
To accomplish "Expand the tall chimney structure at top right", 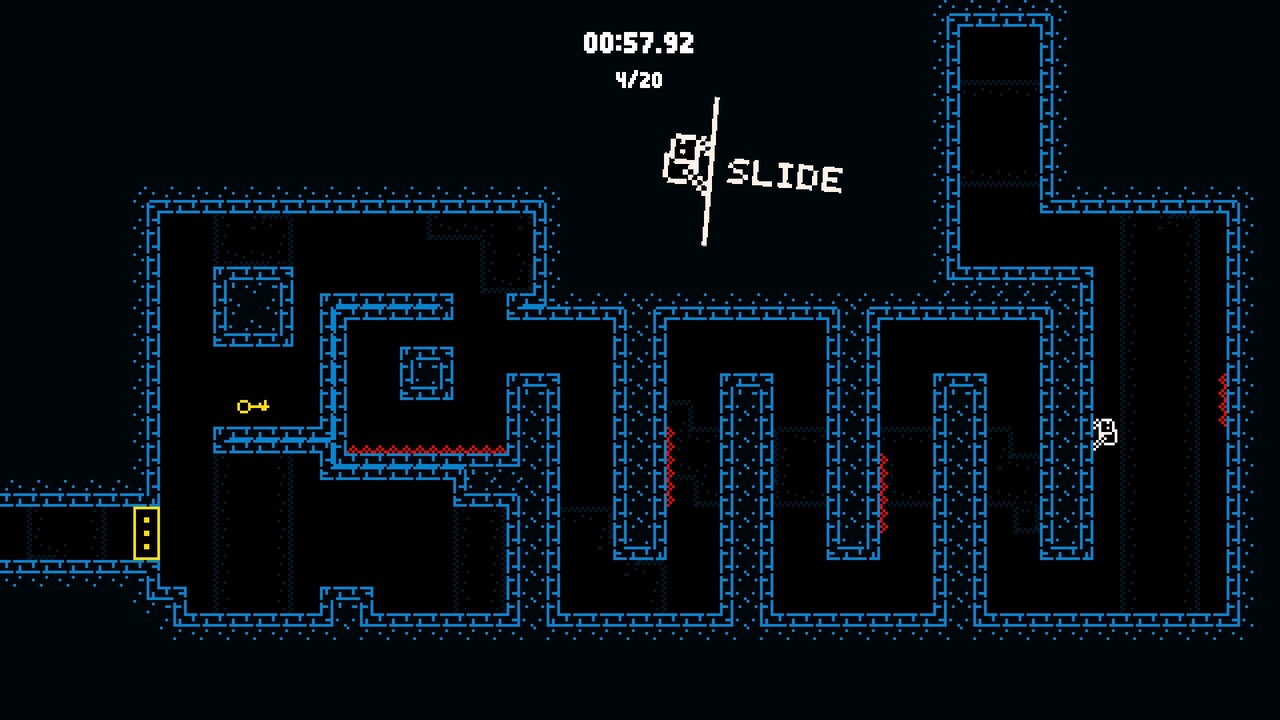I will click(x=995, y=120).
